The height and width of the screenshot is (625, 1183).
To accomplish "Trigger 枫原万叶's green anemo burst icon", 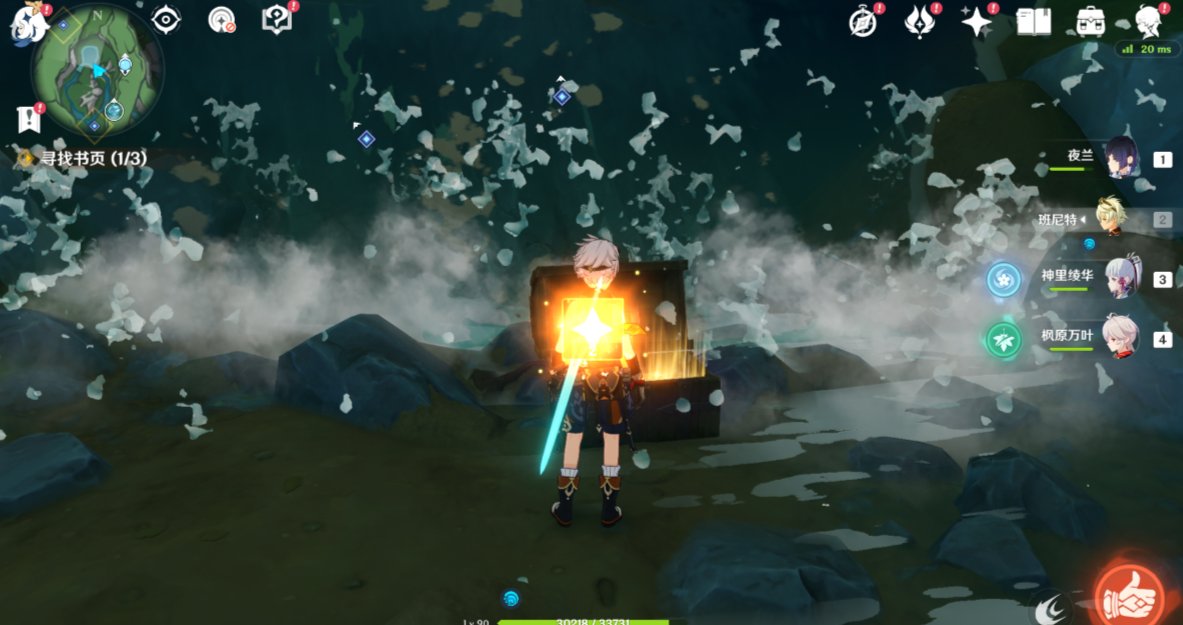I will point(1003,340).
